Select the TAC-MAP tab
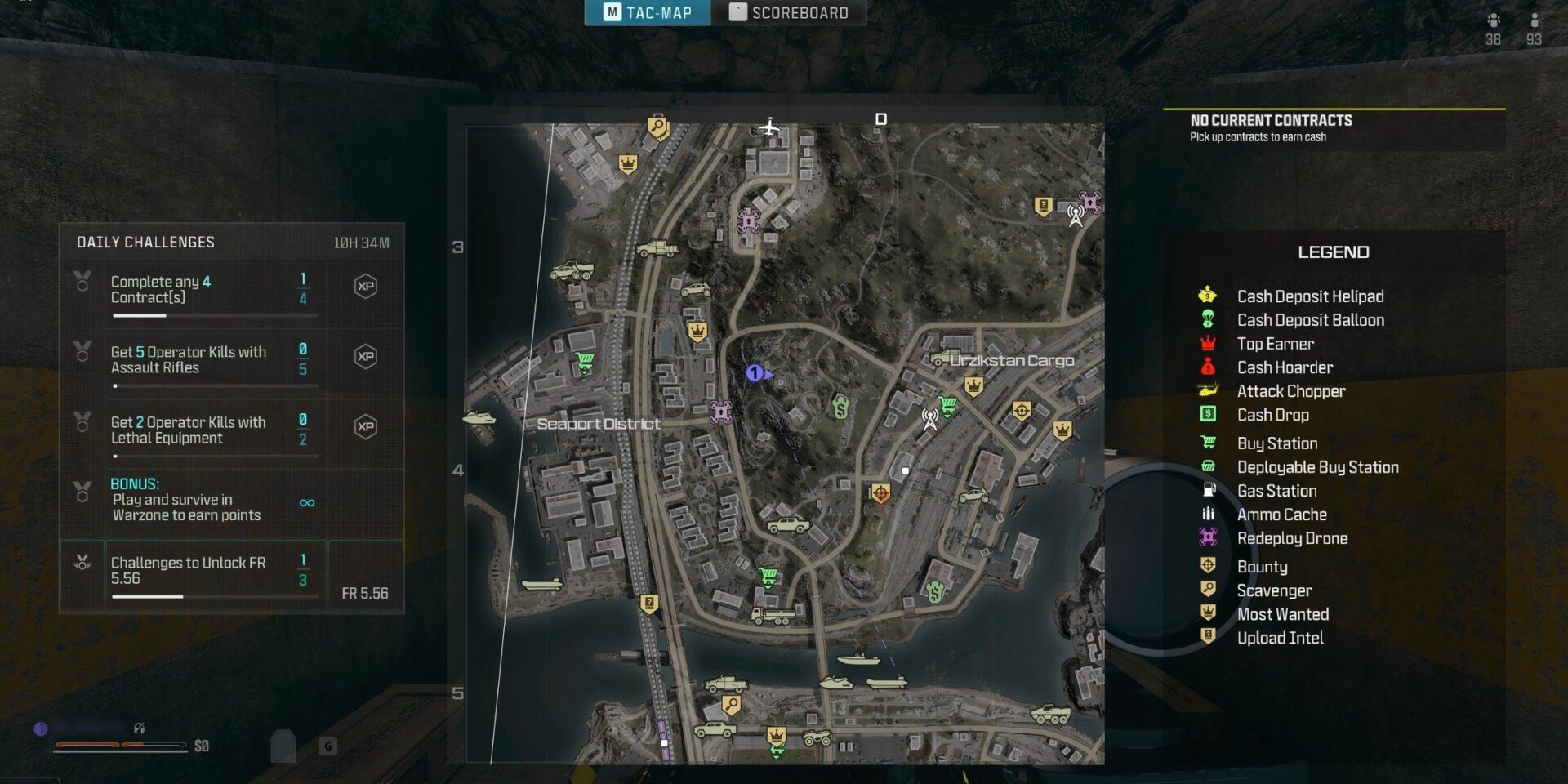This screenshot has height=784, width=1568. coord(648,12)
